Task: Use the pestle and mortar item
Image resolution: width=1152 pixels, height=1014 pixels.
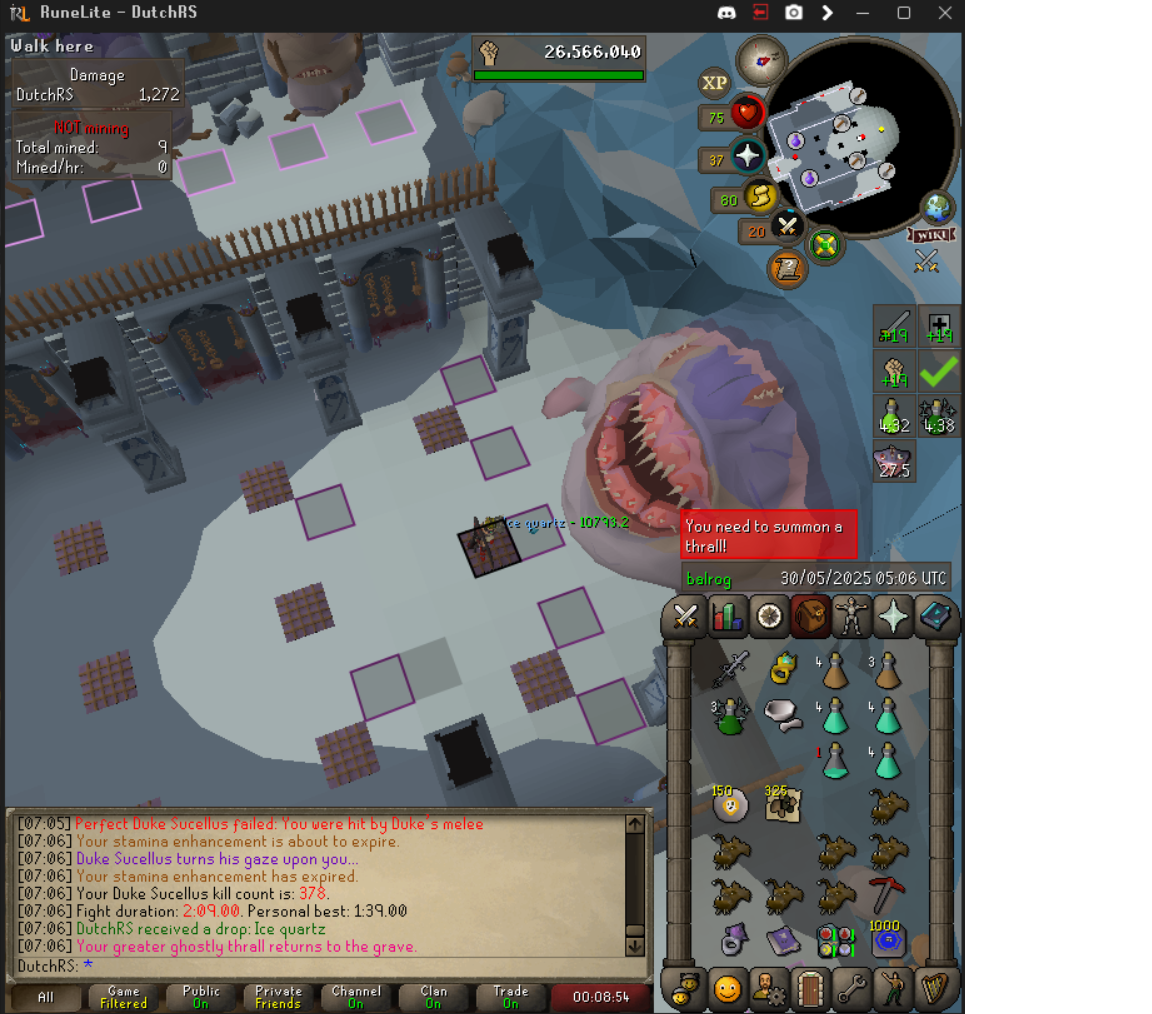Action: click(x=782, y=713)
